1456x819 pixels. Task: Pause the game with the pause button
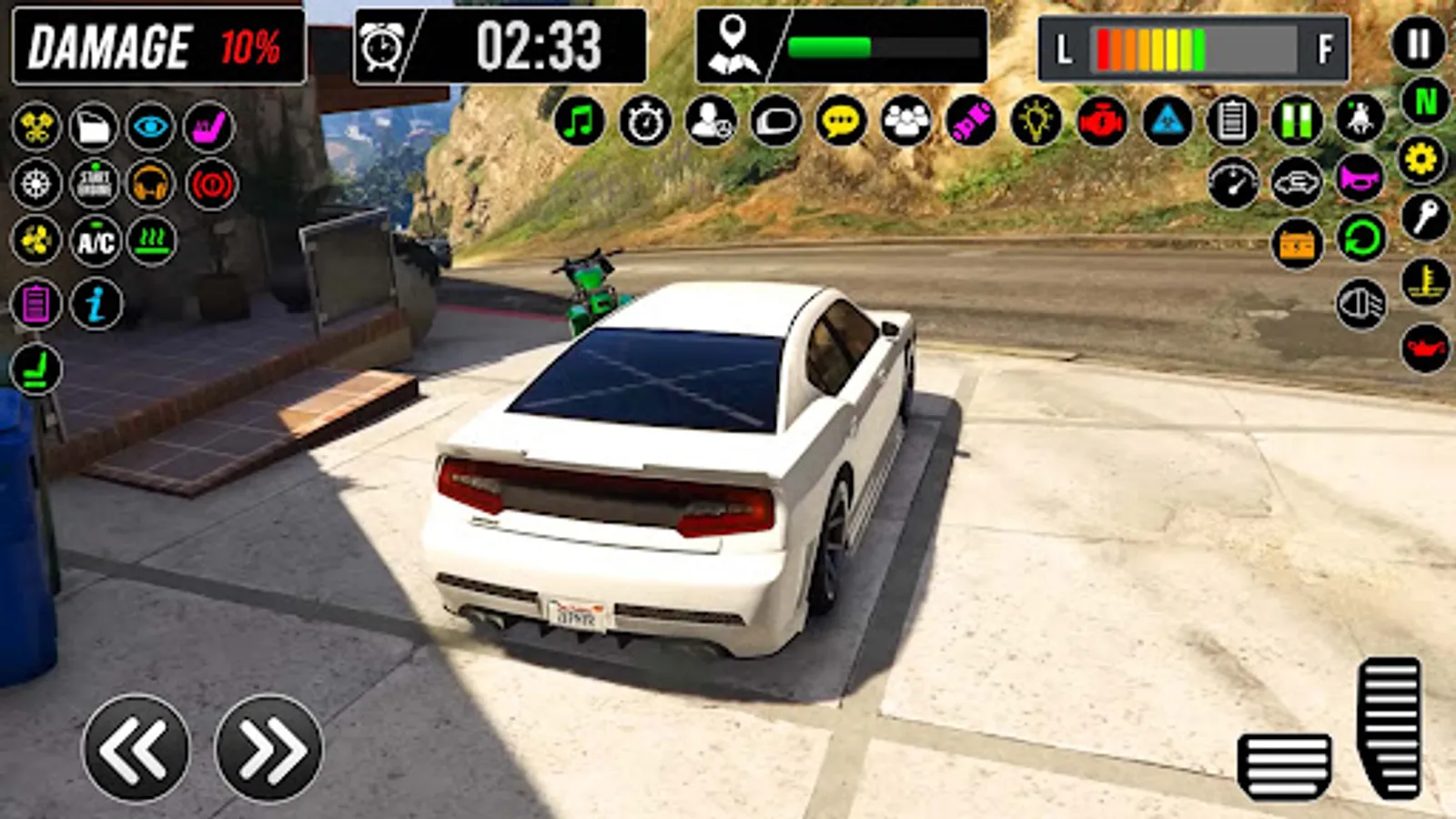click(x=1419, y=43)
